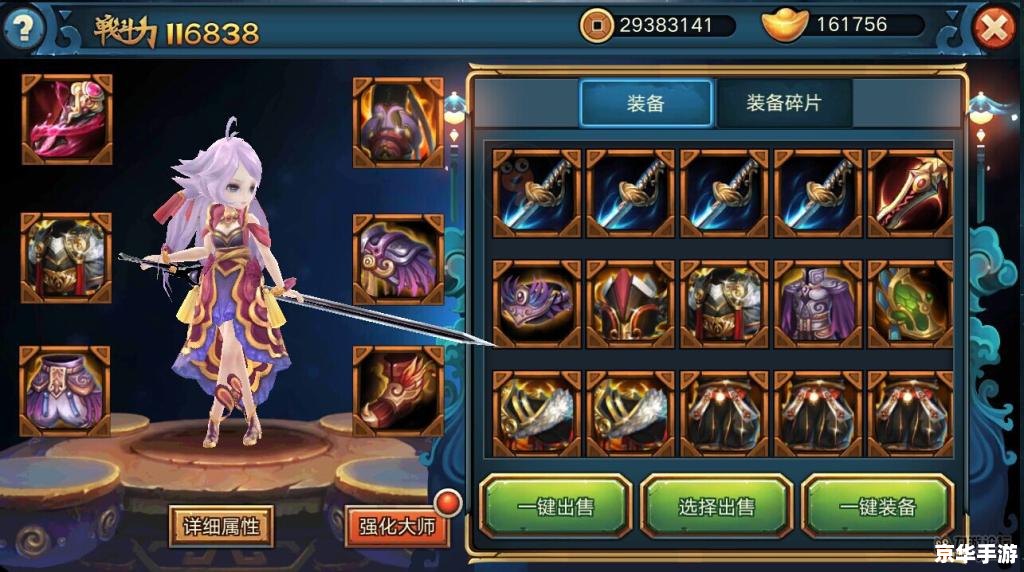Select the equipped red boot slot
The width and height of the screenshot is (1024, 572).
coord(398,391)
